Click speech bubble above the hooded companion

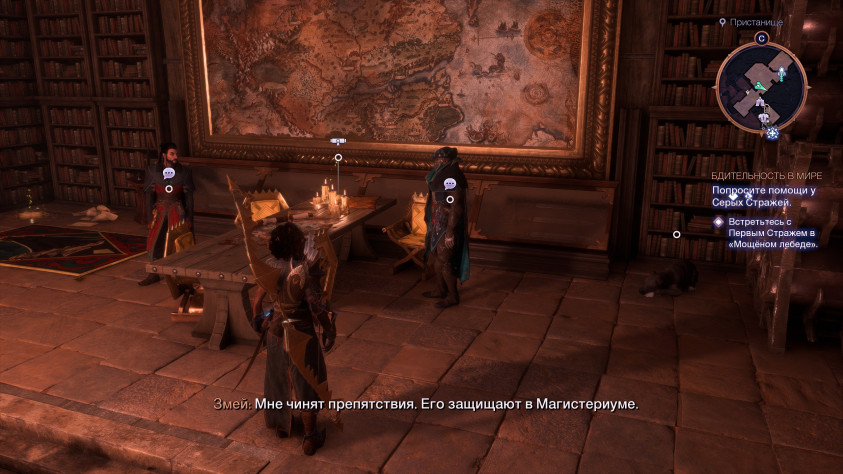[x=450, y=184]
